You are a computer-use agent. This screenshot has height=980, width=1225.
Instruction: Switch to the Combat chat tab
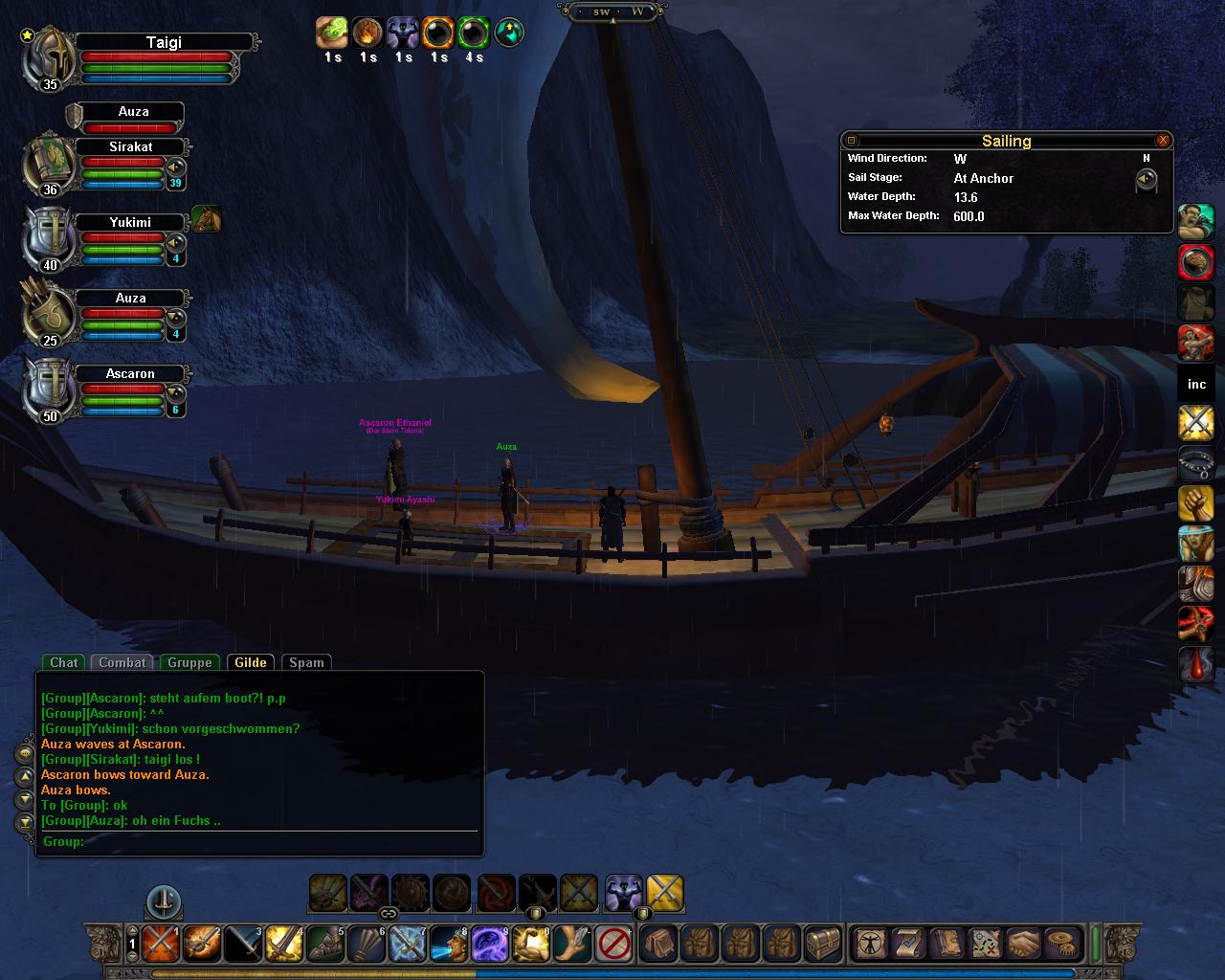[122, 662]
